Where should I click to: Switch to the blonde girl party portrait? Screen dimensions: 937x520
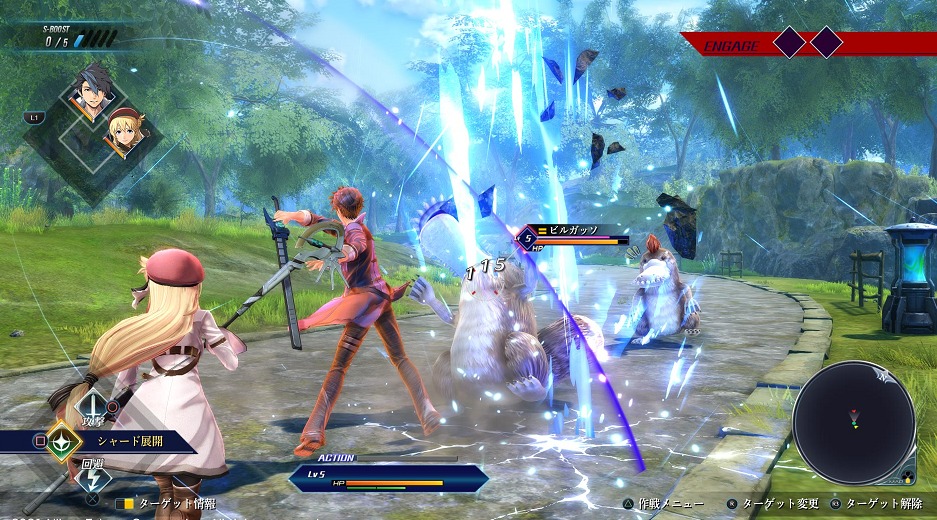(x=122, y=135)
